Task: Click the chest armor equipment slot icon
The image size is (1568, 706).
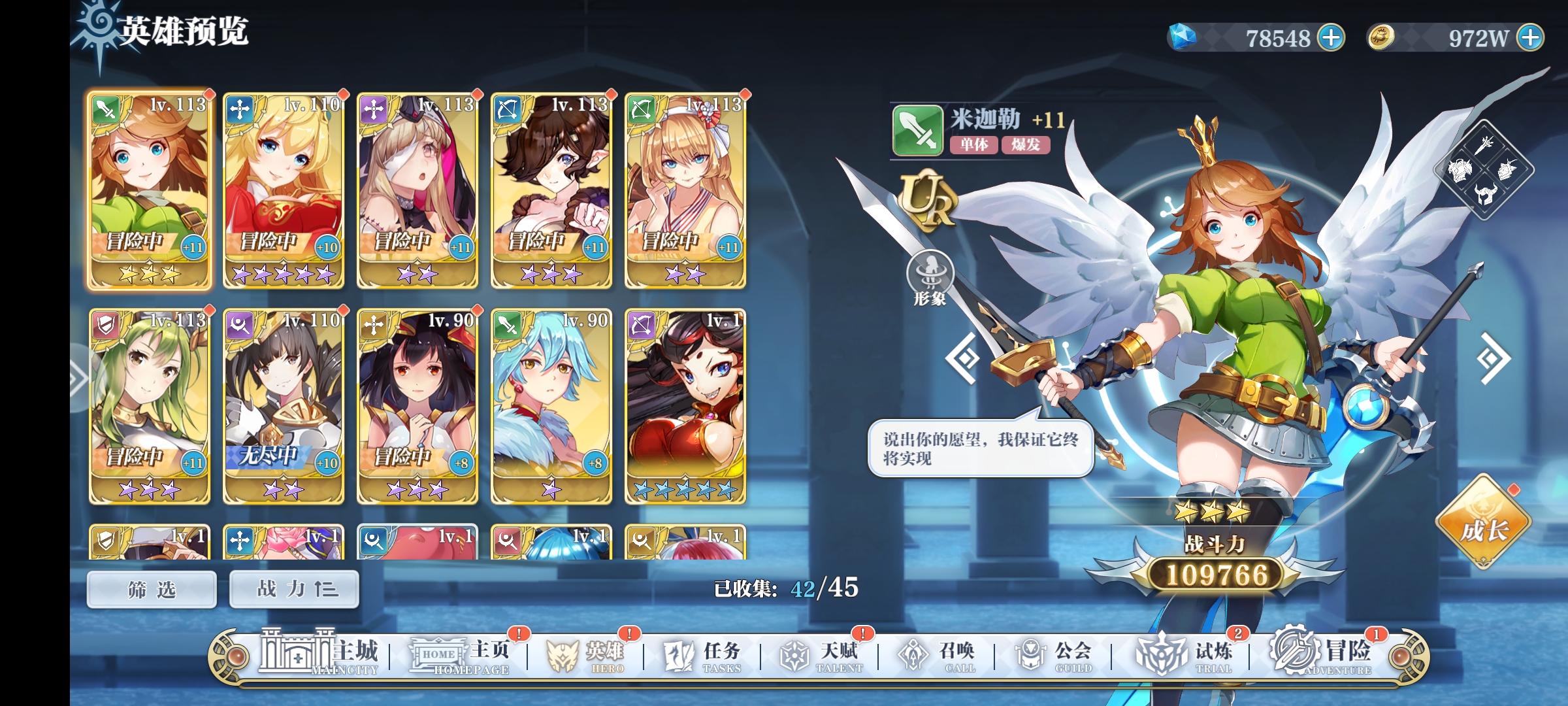Action: click(1461, 171)
